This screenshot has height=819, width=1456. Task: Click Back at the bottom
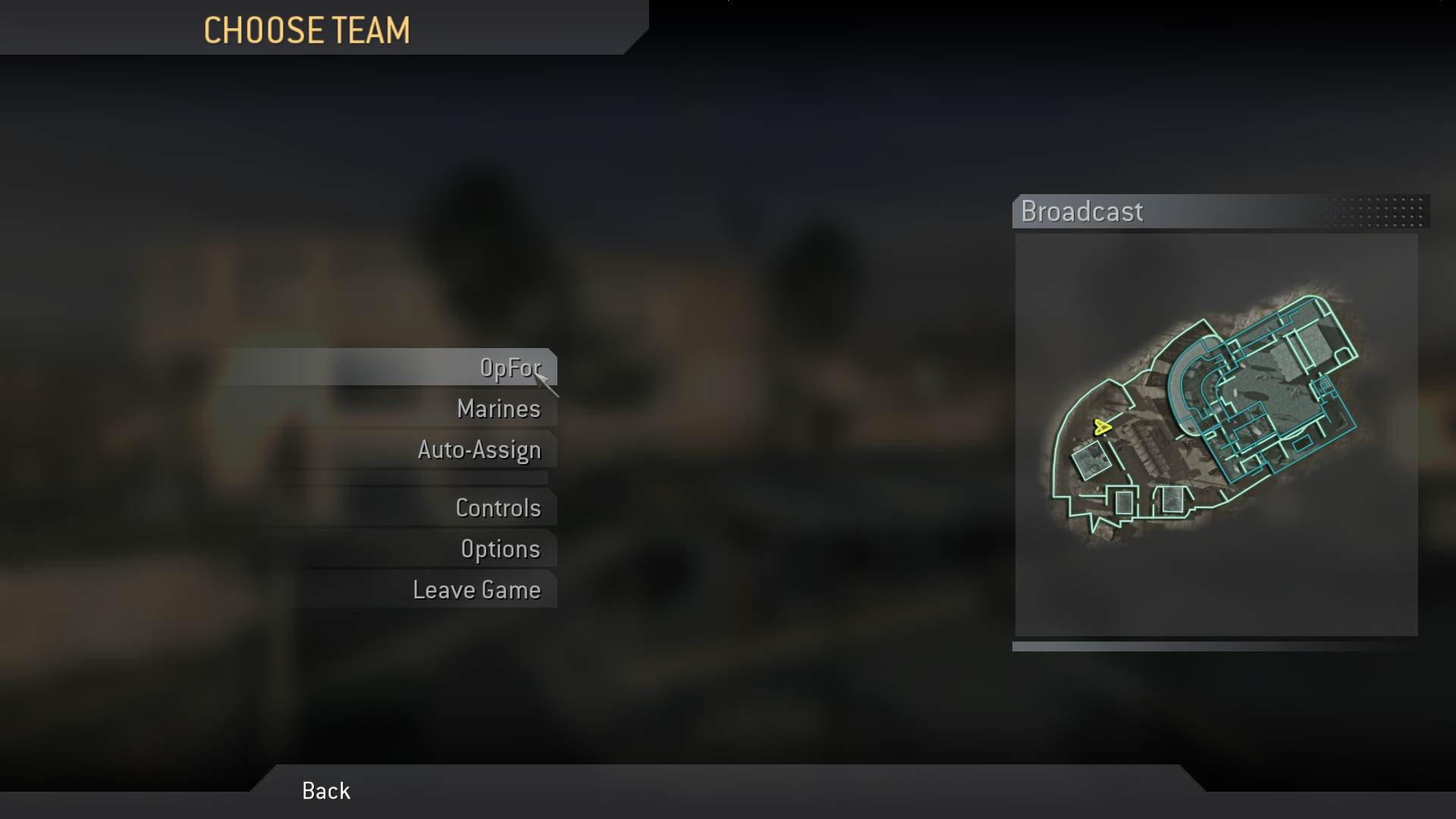[325, 791]
